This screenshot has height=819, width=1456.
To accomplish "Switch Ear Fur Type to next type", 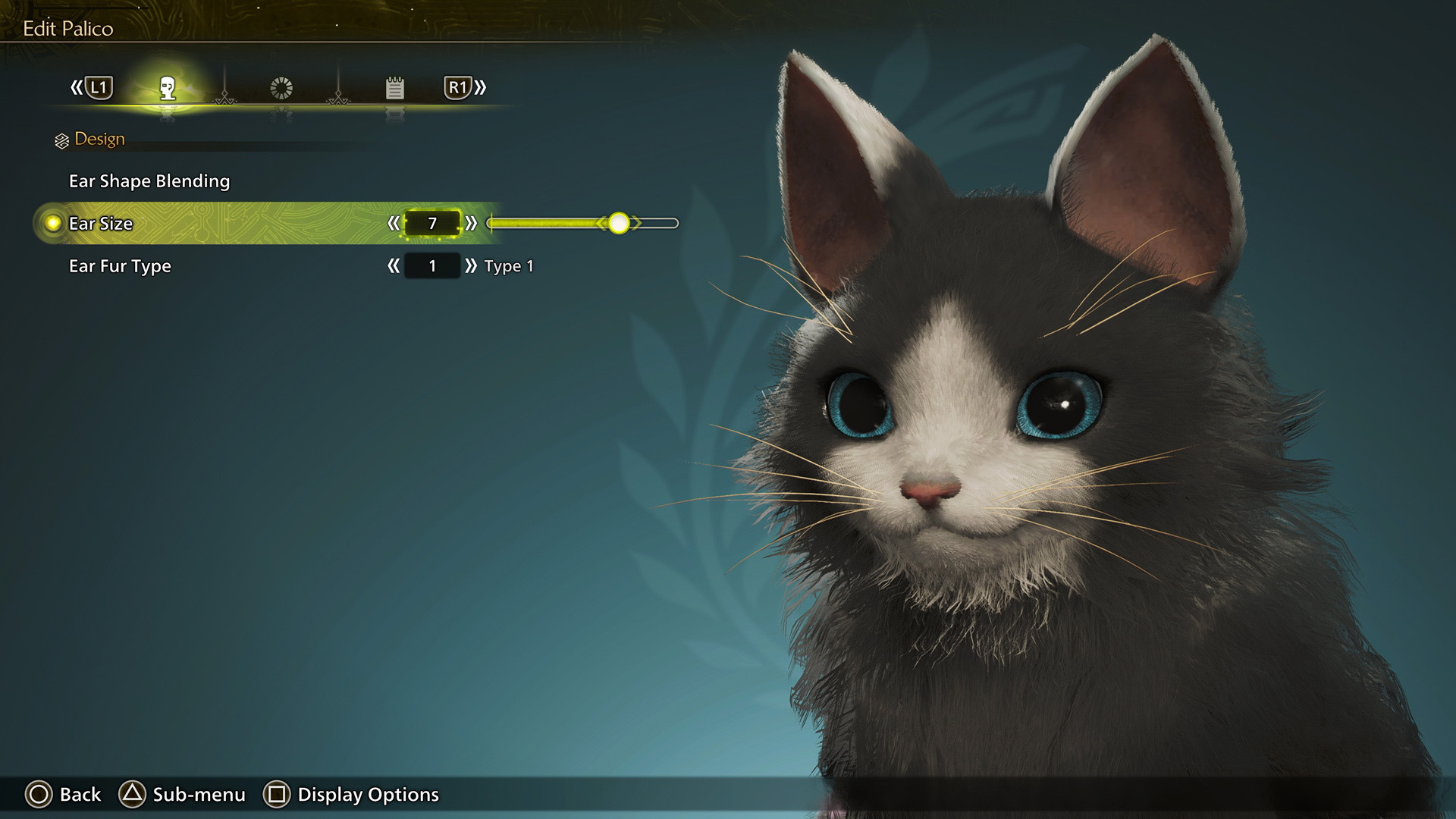I will click(x=471, y=266).
